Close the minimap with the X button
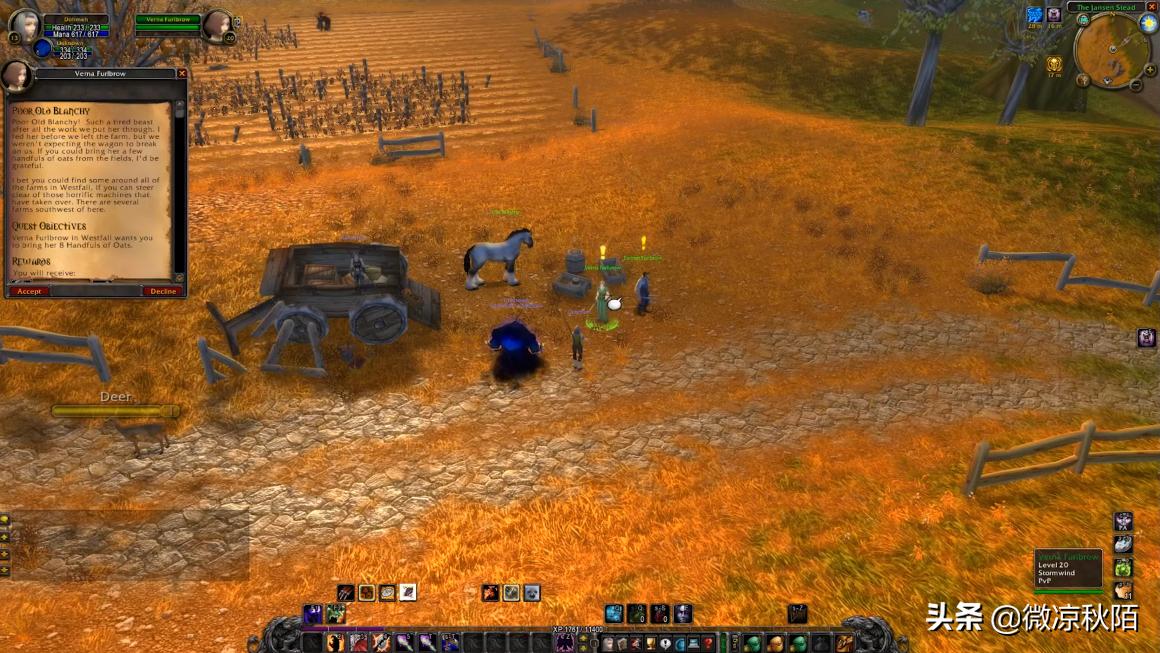This screenshot has height=653, width=1160. tap(1151, 7)
